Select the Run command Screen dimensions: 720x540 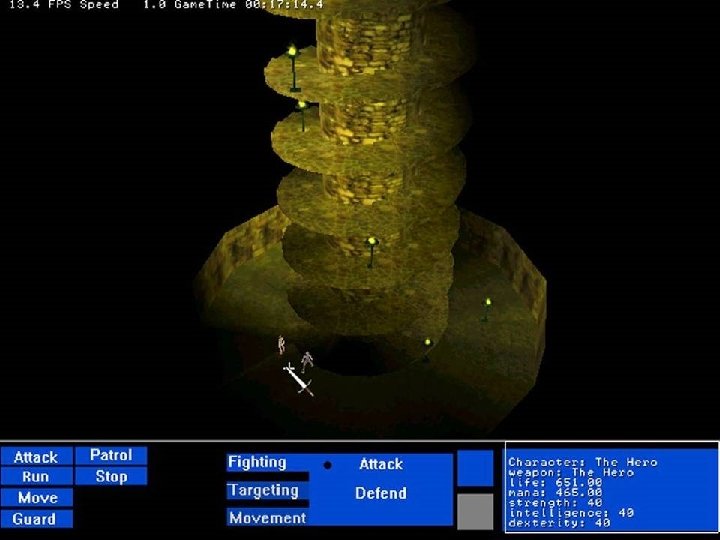point(36,477)
